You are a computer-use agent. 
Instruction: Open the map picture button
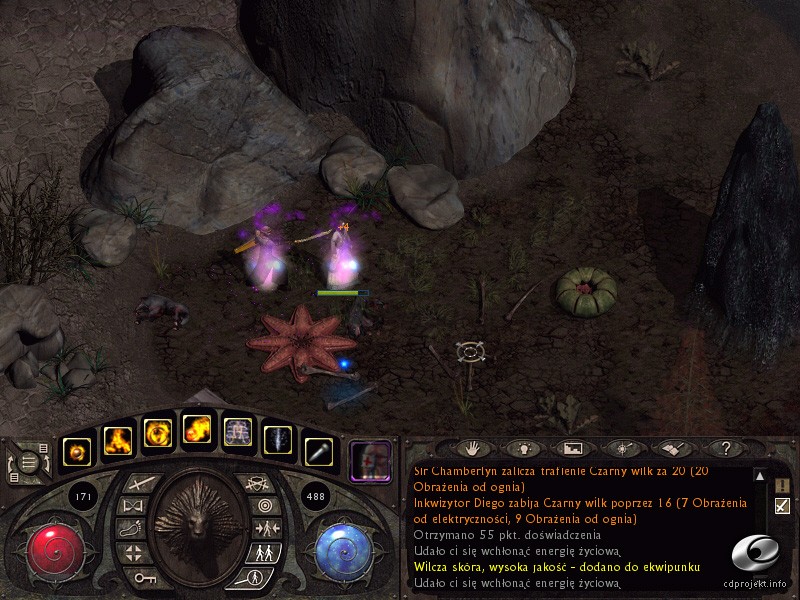coord(573,449)
